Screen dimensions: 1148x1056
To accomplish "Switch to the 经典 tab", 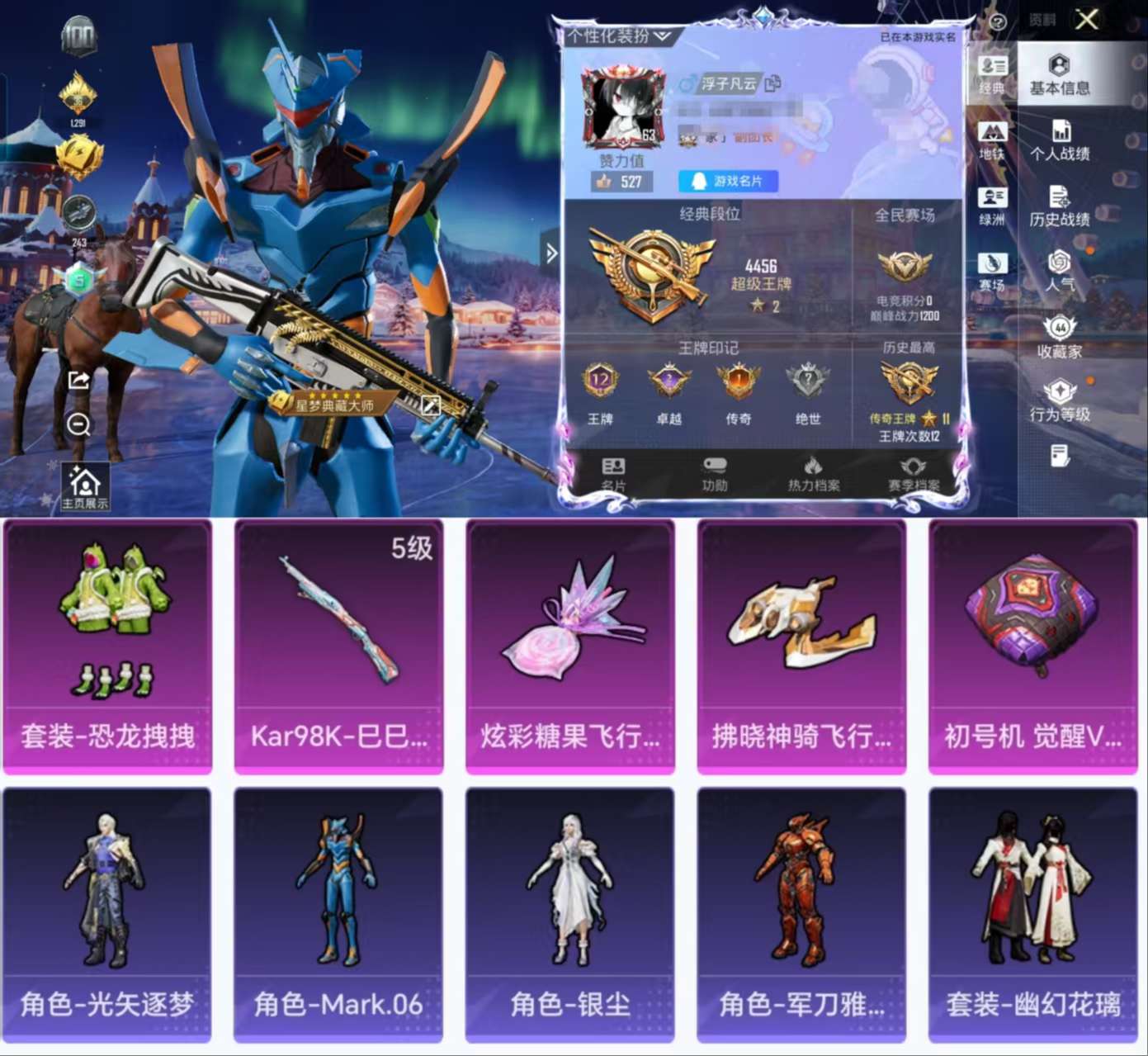I will pos(991,77).
